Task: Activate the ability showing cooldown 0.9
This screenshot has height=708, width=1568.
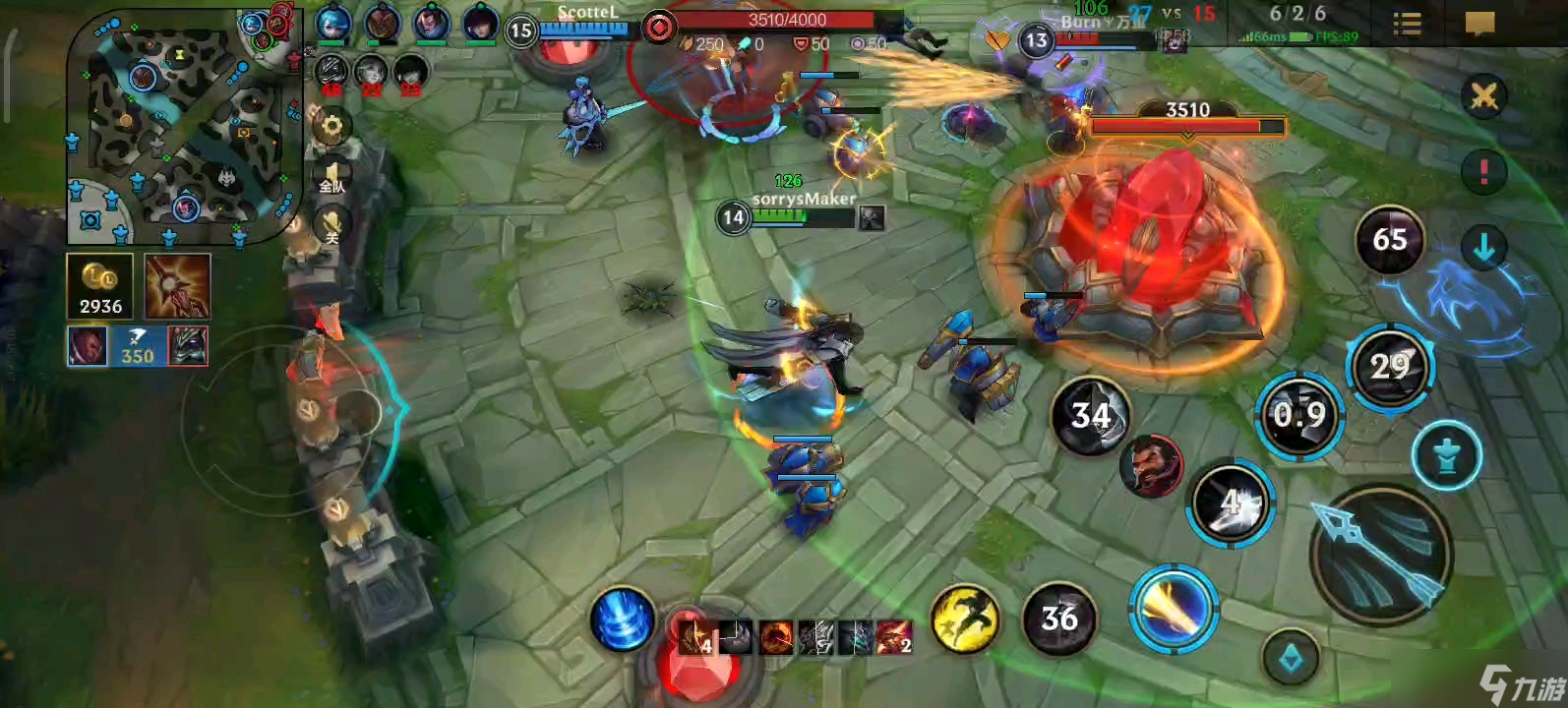Action: (x=1299, y=415)
